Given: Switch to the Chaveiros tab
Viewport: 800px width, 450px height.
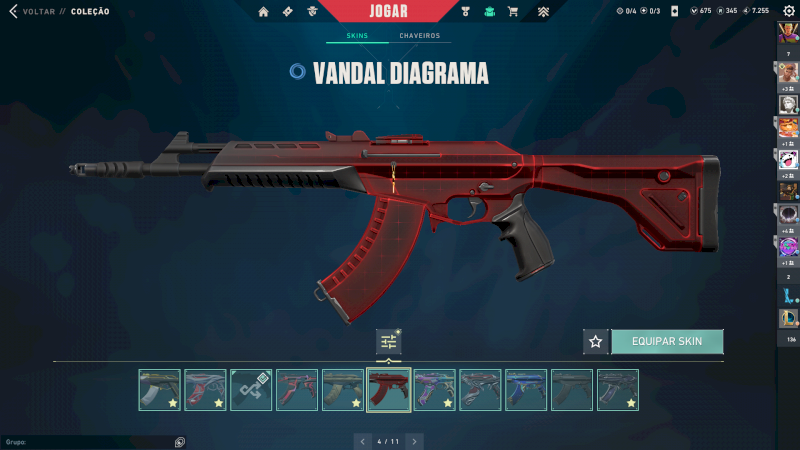Looking at the screenshot, I should pos(420,36).
